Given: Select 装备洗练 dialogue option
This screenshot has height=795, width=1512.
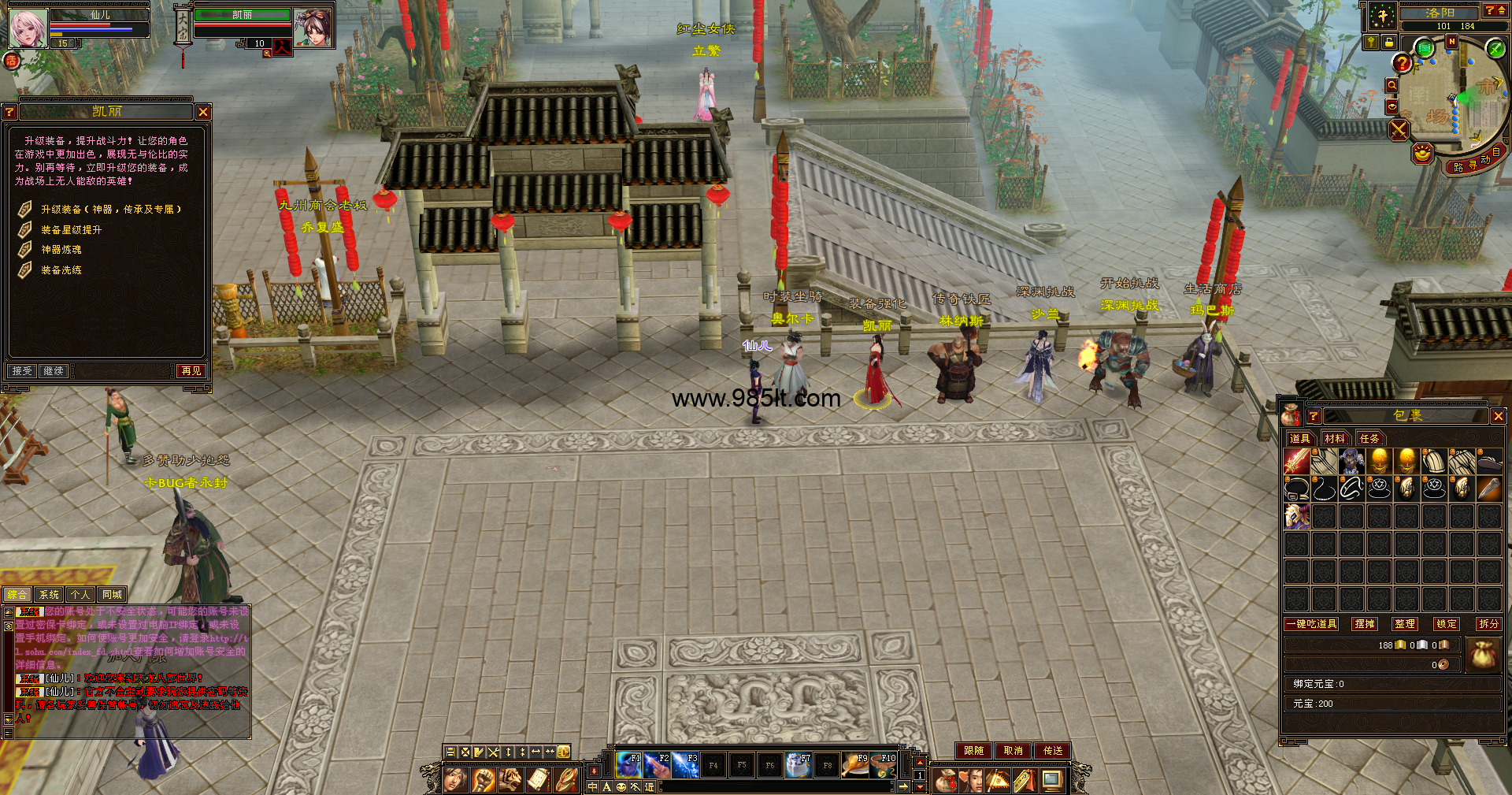Looking at the screenshot, I should point(61,270).
